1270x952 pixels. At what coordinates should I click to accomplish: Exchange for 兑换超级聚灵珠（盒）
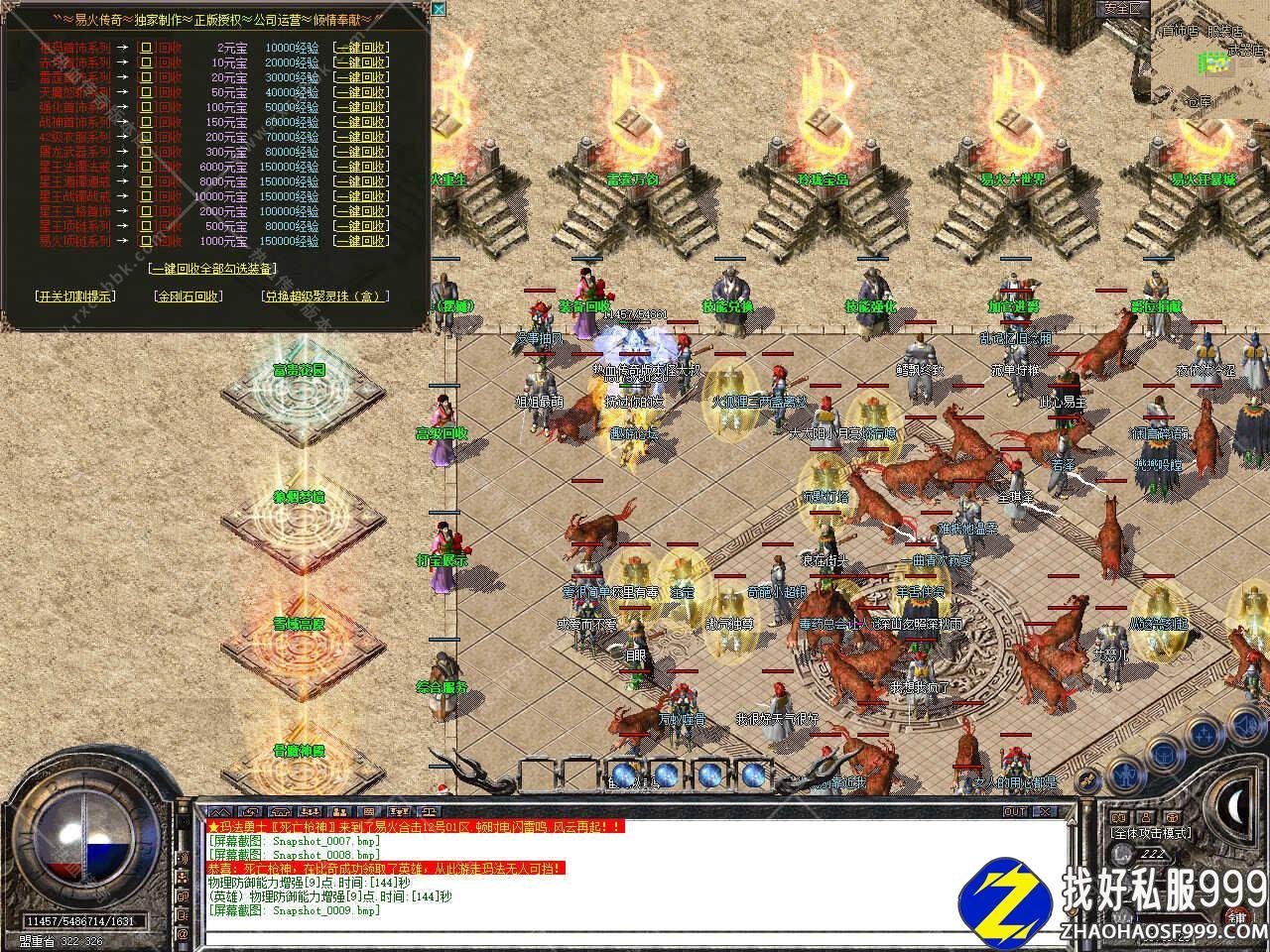[325, 296]
